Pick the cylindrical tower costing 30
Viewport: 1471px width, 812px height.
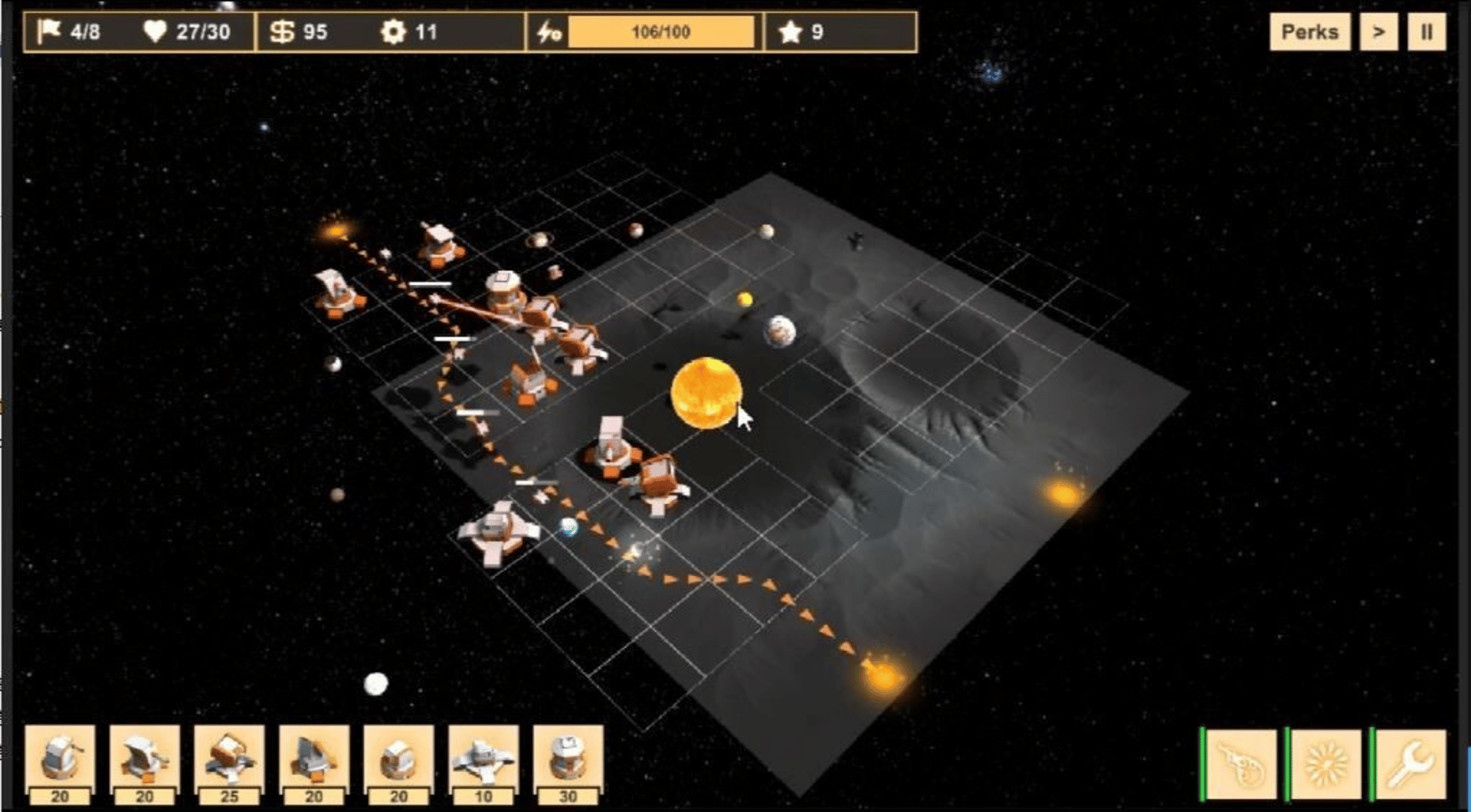tap(568, 759)
